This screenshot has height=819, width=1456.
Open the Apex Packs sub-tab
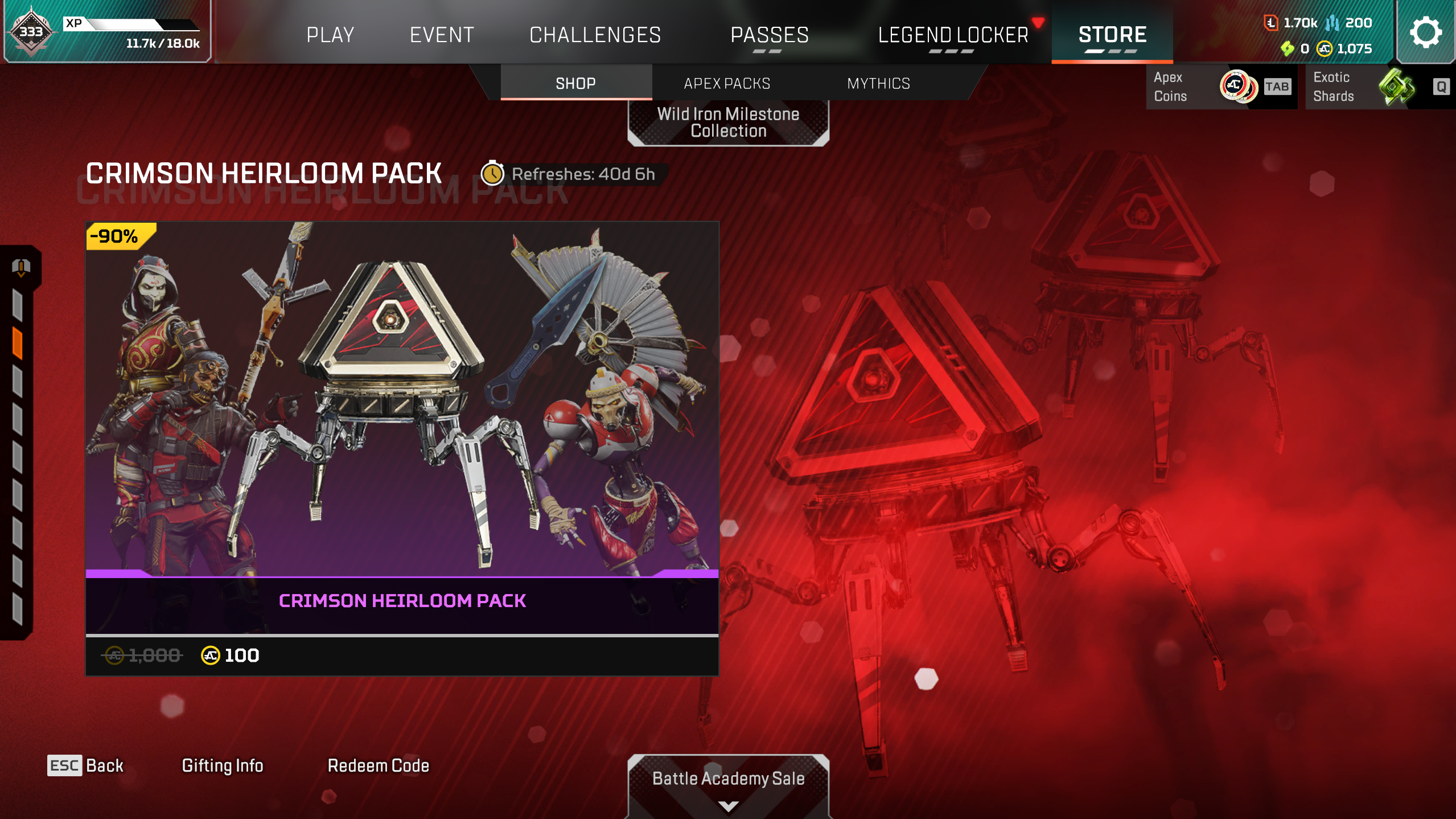[x=727, y=84]
